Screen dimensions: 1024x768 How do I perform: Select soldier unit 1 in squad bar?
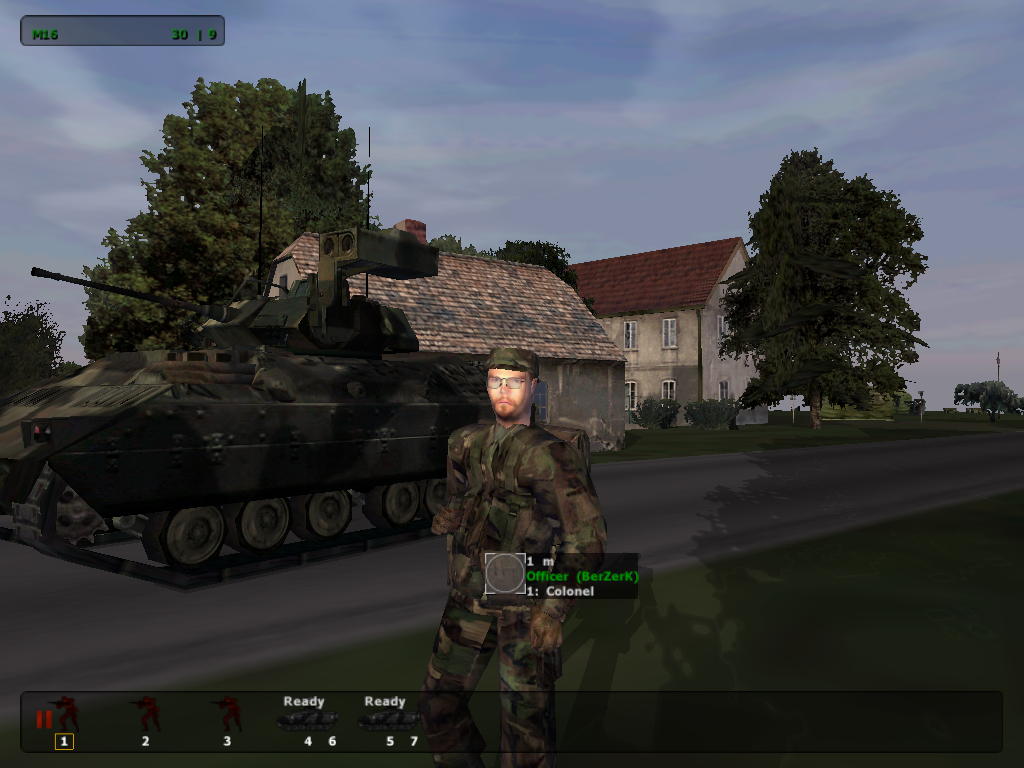(x=65, y=715)
